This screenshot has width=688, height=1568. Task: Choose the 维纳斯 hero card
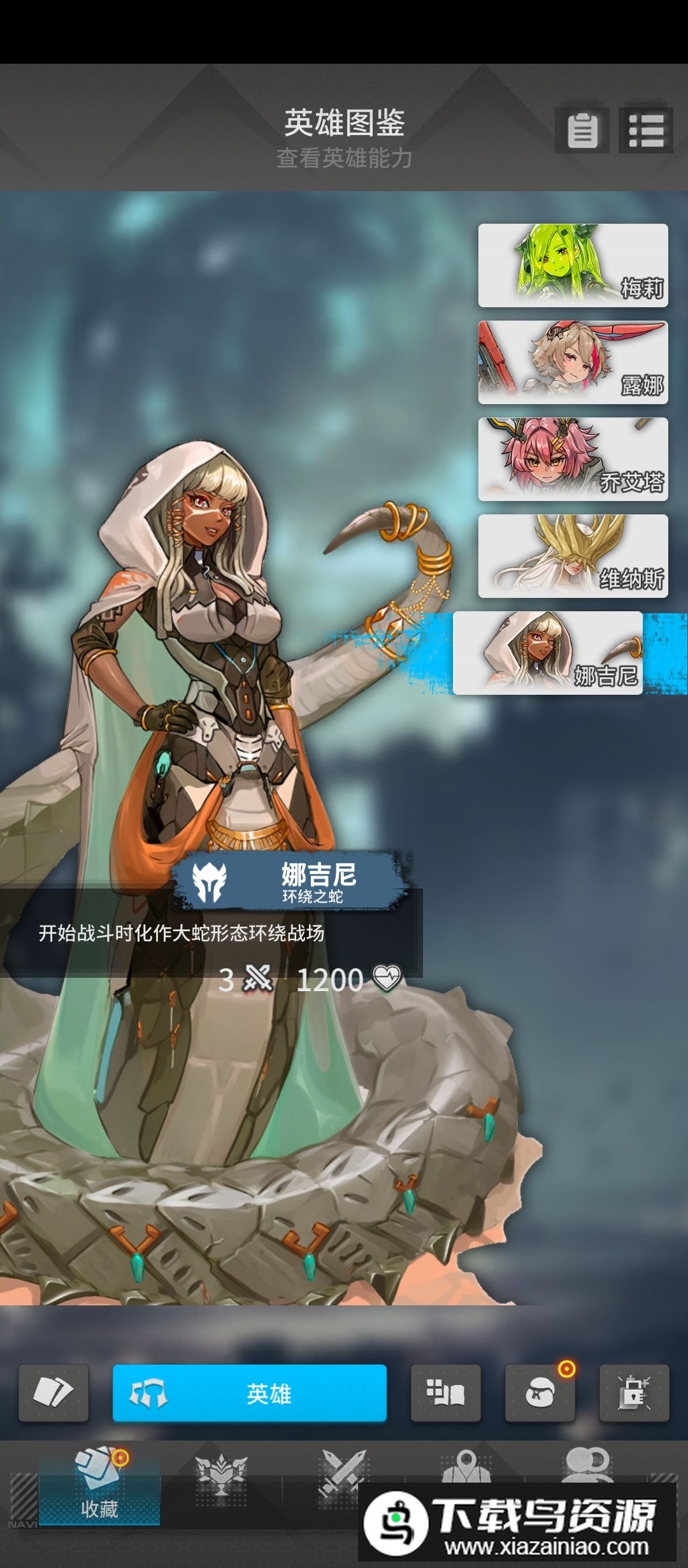tap(573, 556)
